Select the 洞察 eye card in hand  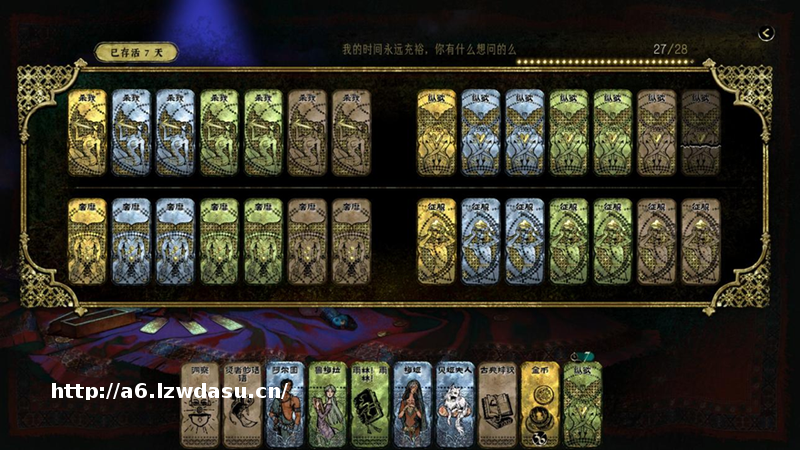tap(198, 404)
